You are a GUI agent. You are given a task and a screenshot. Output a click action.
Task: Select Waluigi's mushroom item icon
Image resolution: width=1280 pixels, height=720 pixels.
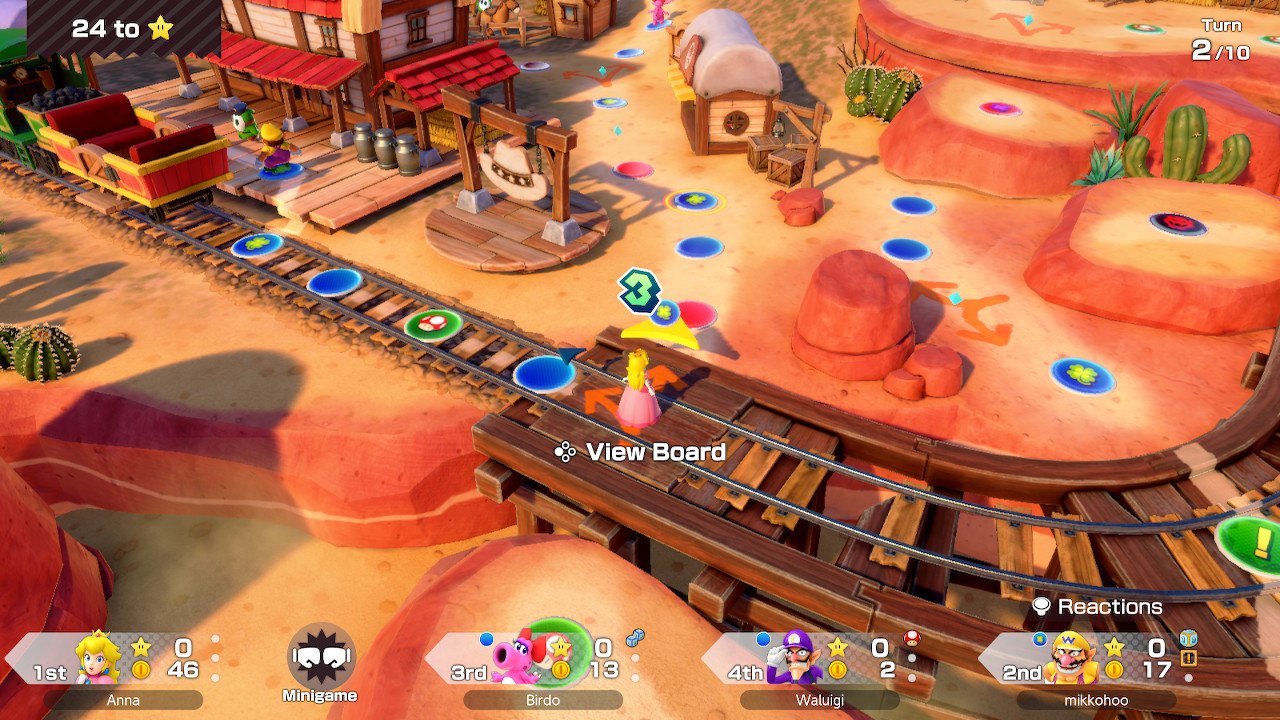pos(911,637)
